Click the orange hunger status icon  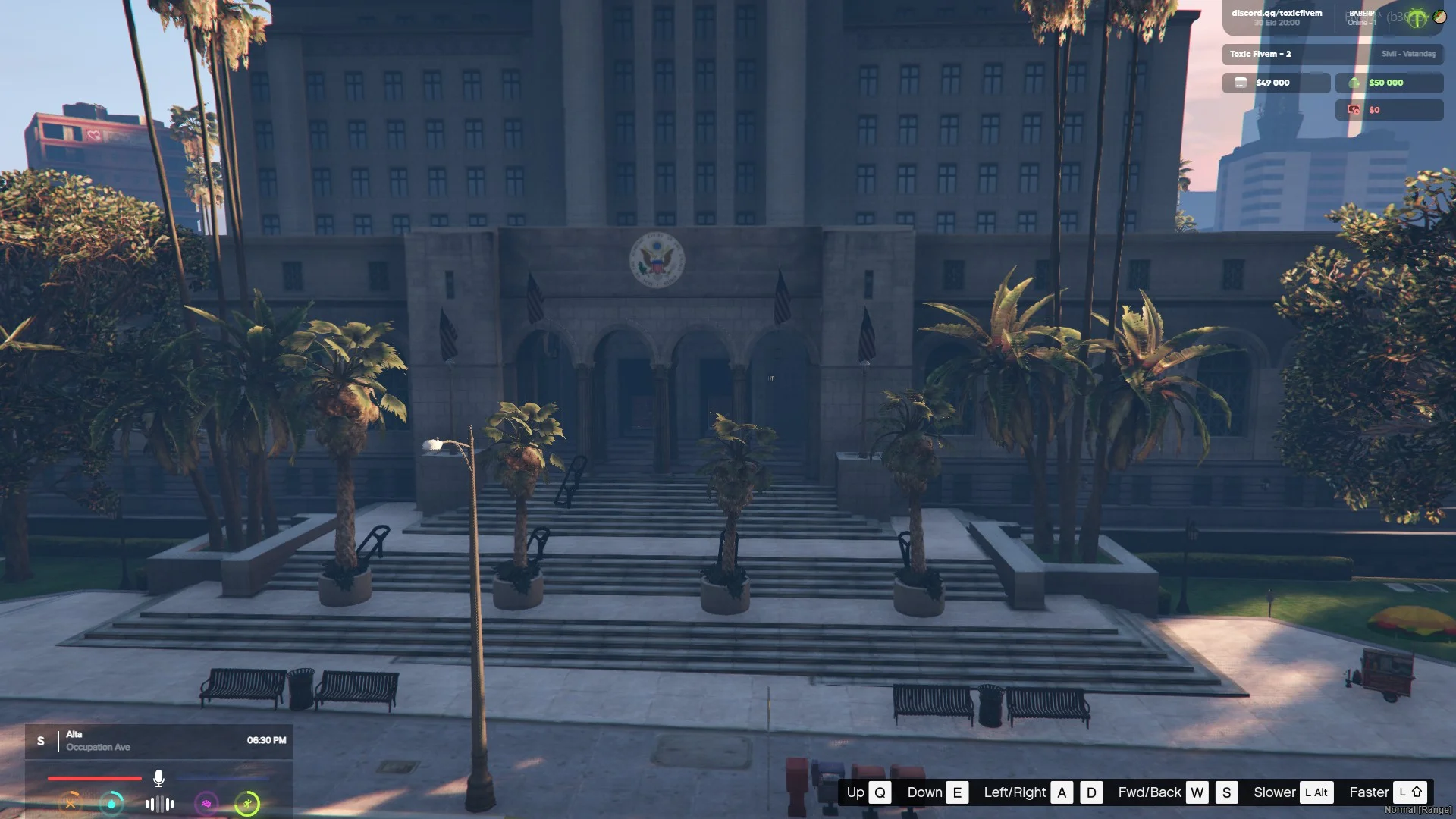click(x=71, y=803)
